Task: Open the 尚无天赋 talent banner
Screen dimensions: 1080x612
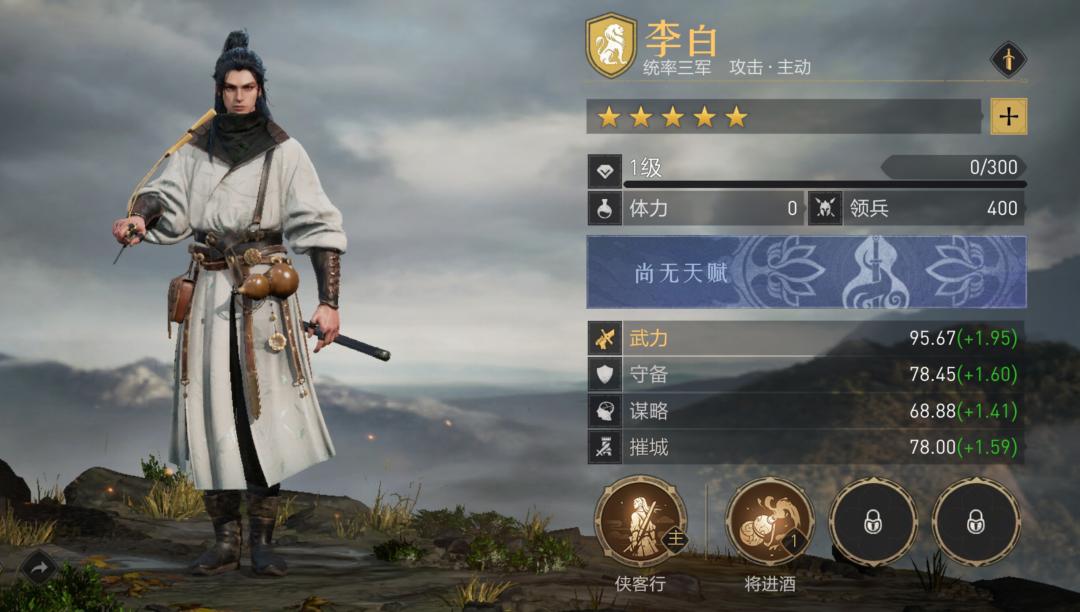Action: tap(806, 272)
